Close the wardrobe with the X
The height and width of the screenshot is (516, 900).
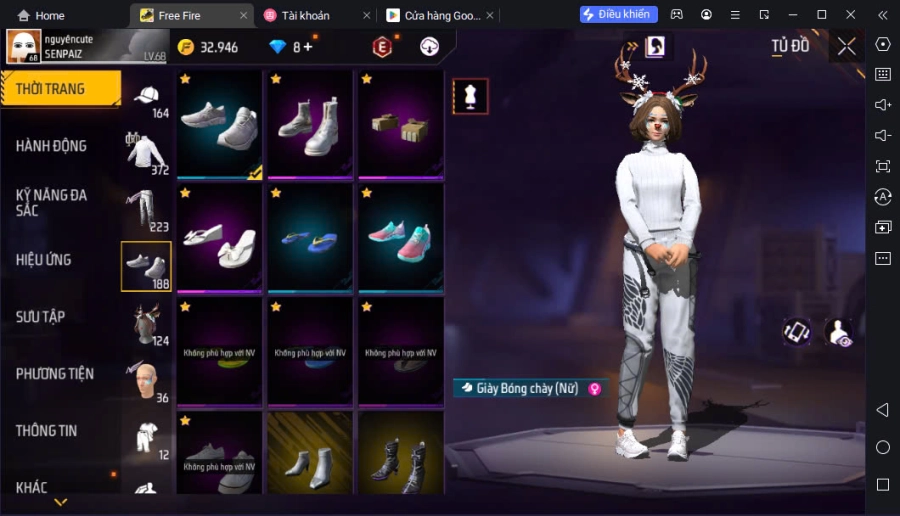pos(846,46)
